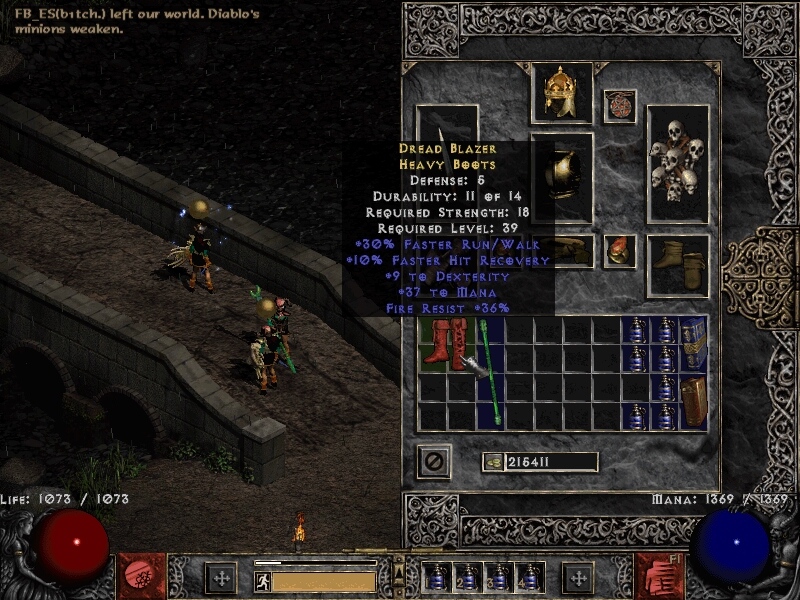The image size is (800, 600).
Task: Select the crowned helm in the head slot
Action: (x=561, y=93)
